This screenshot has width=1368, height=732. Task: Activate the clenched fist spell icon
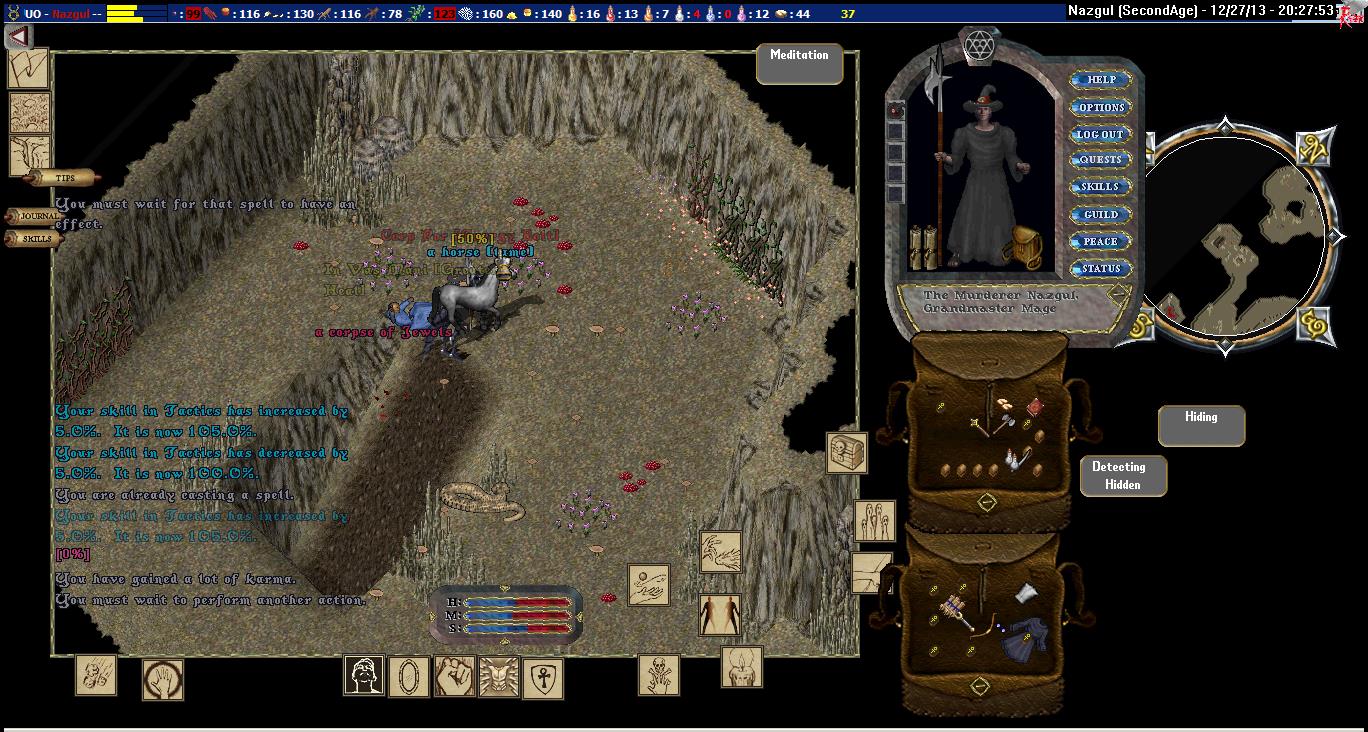(454, 677)
